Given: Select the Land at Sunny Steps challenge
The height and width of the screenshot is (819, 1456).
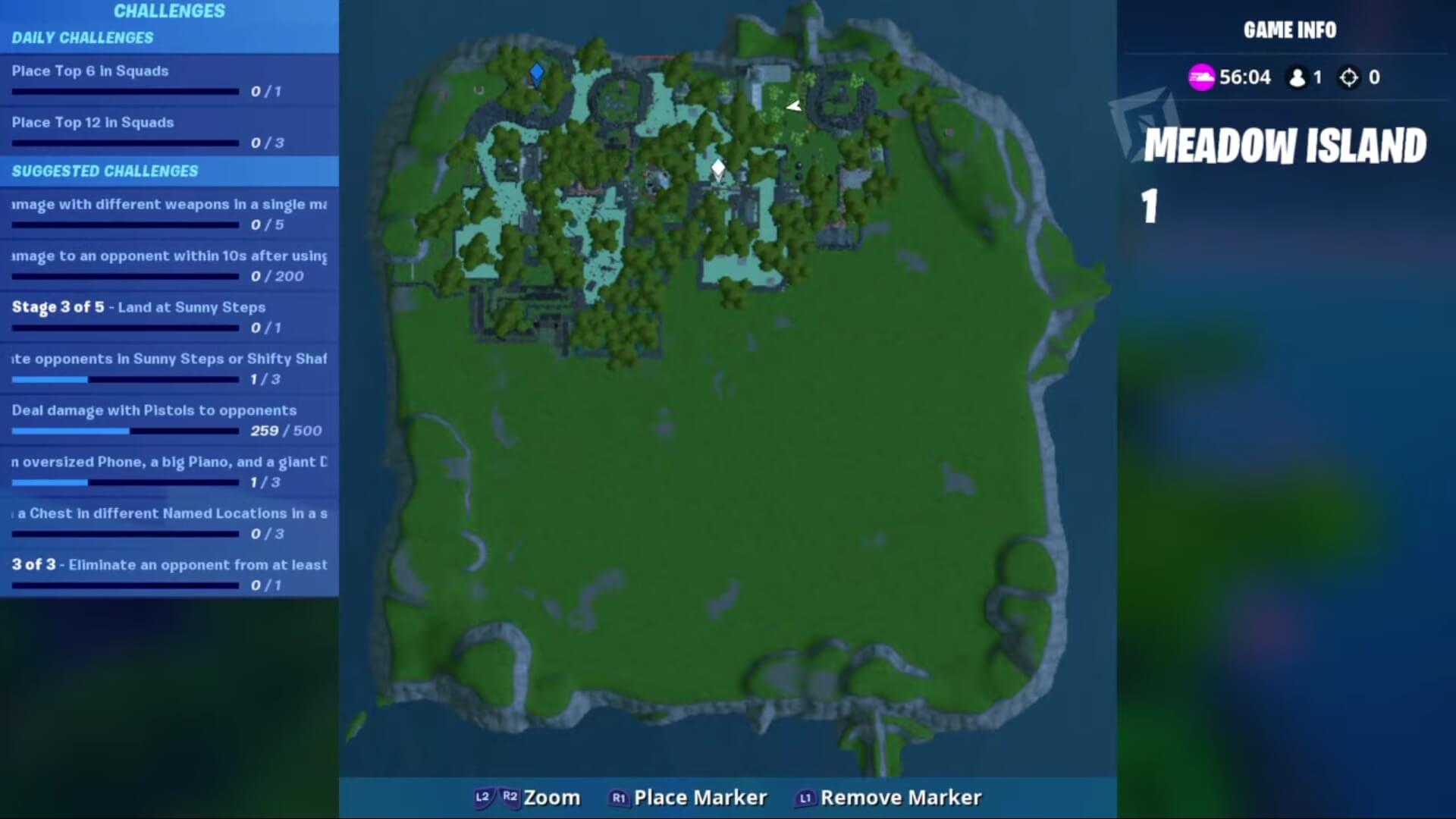Looking at the screenshot, I should (x=139, y=307).
